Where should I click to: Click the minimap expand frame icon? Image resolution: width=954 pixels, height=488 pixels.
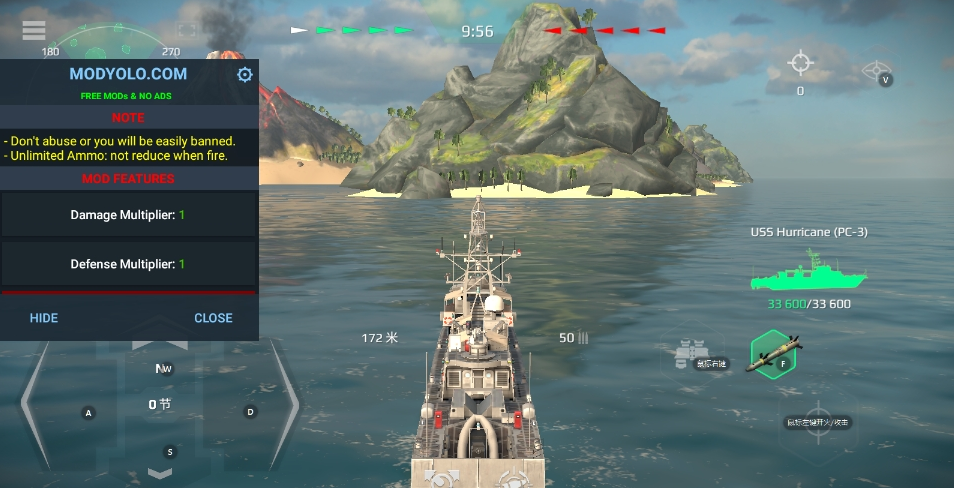pos(186,31)
